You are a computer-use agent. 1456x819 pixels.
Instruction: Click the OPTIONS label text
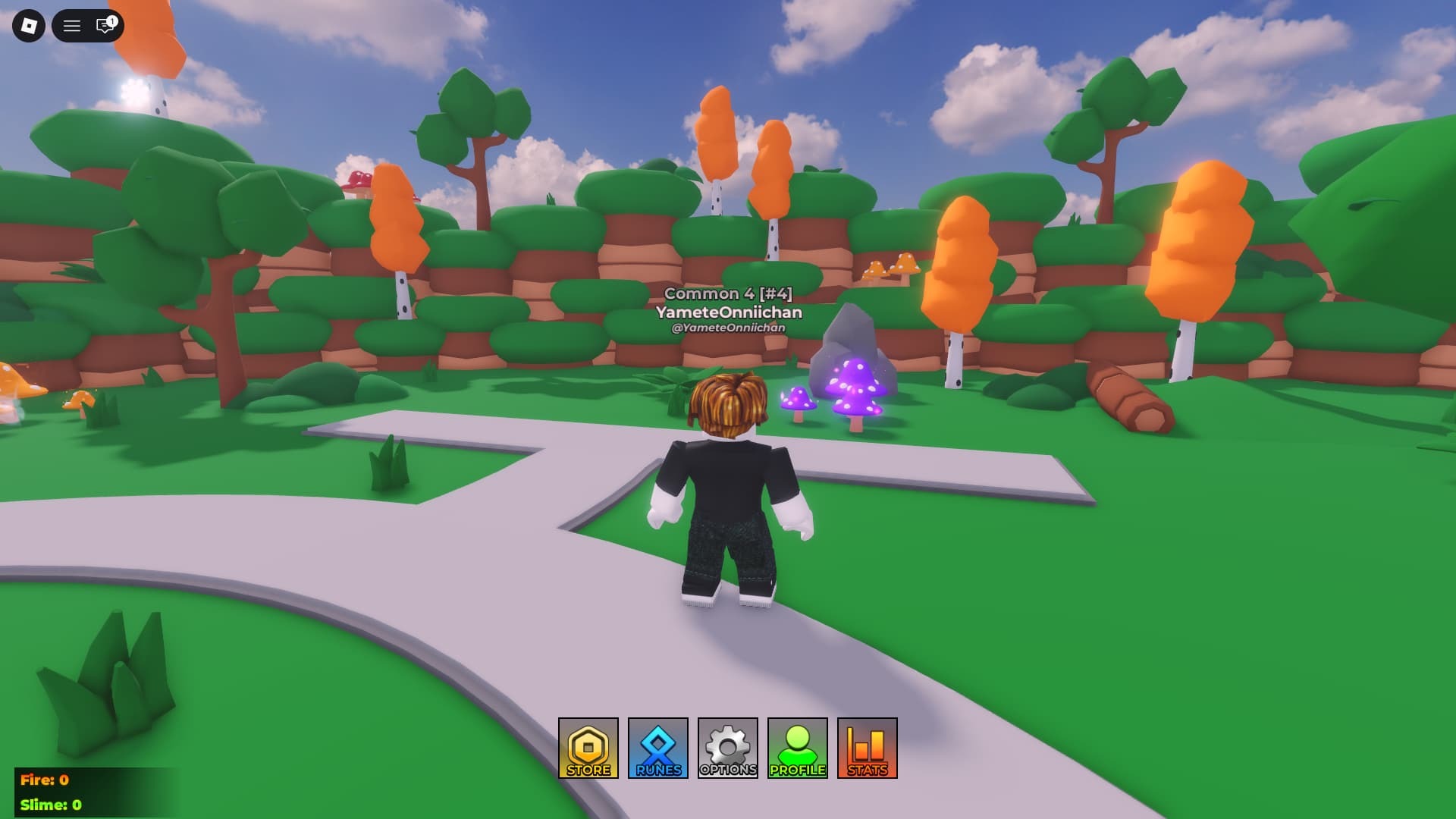[x=726, y=771]
